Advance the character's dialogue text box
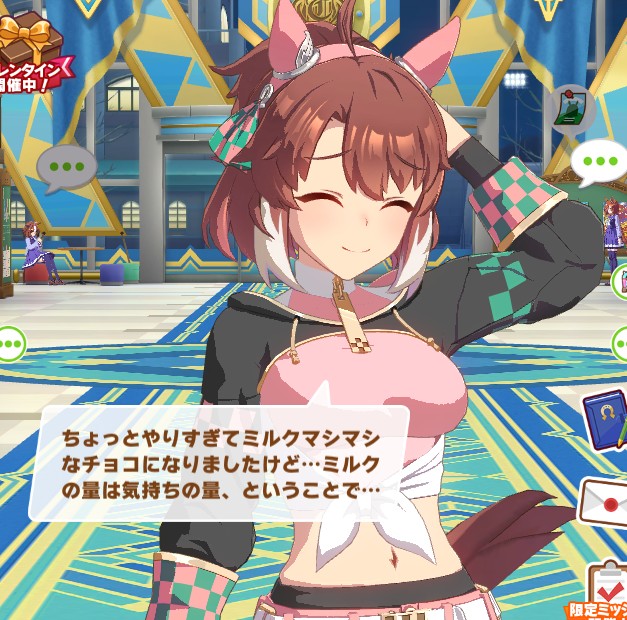Viewport: 627px width, 620px height. [220, 462]
